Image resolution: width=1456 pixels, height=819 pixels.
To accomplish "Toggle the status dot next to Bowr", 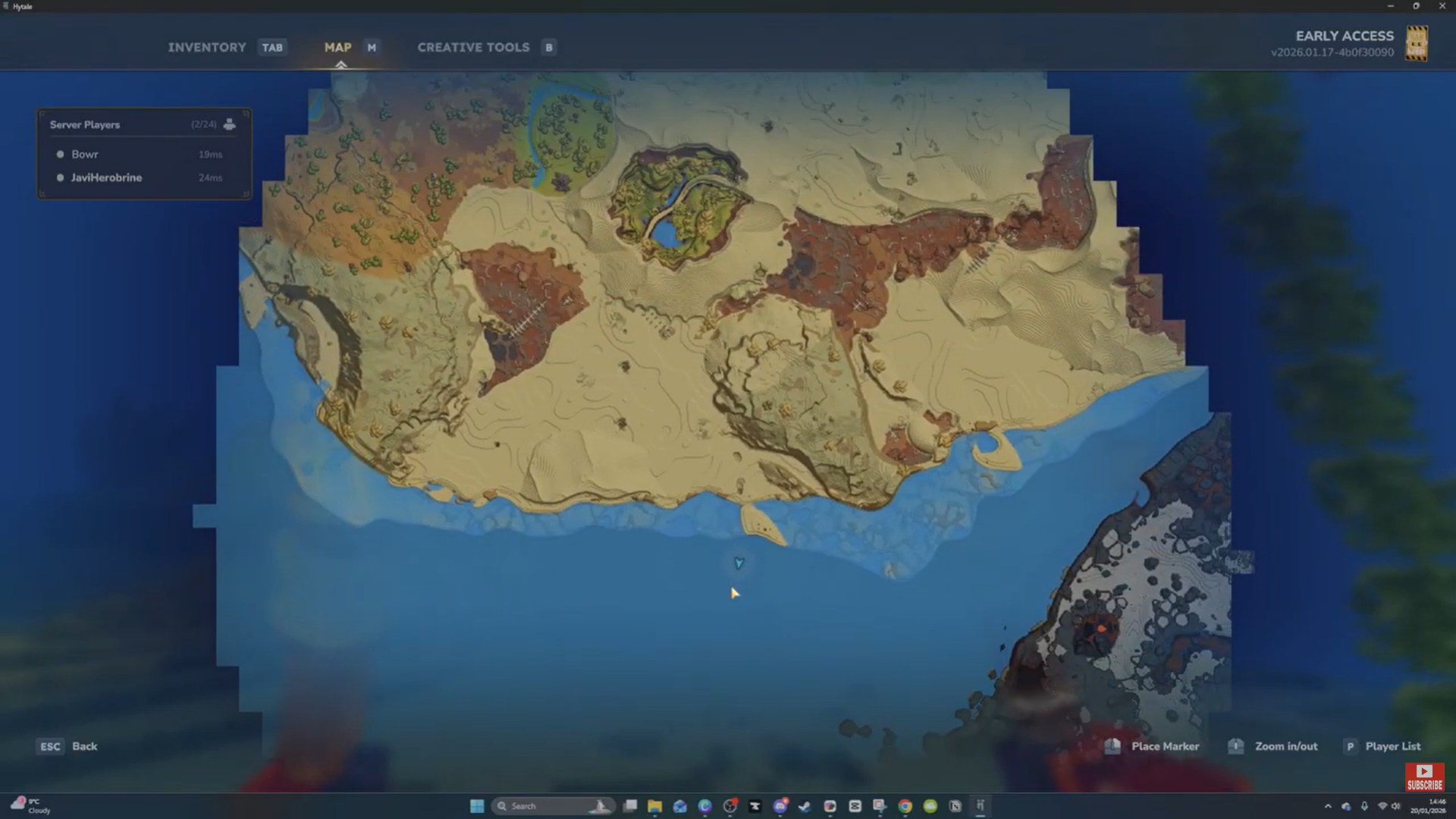I will click(60, 154).
